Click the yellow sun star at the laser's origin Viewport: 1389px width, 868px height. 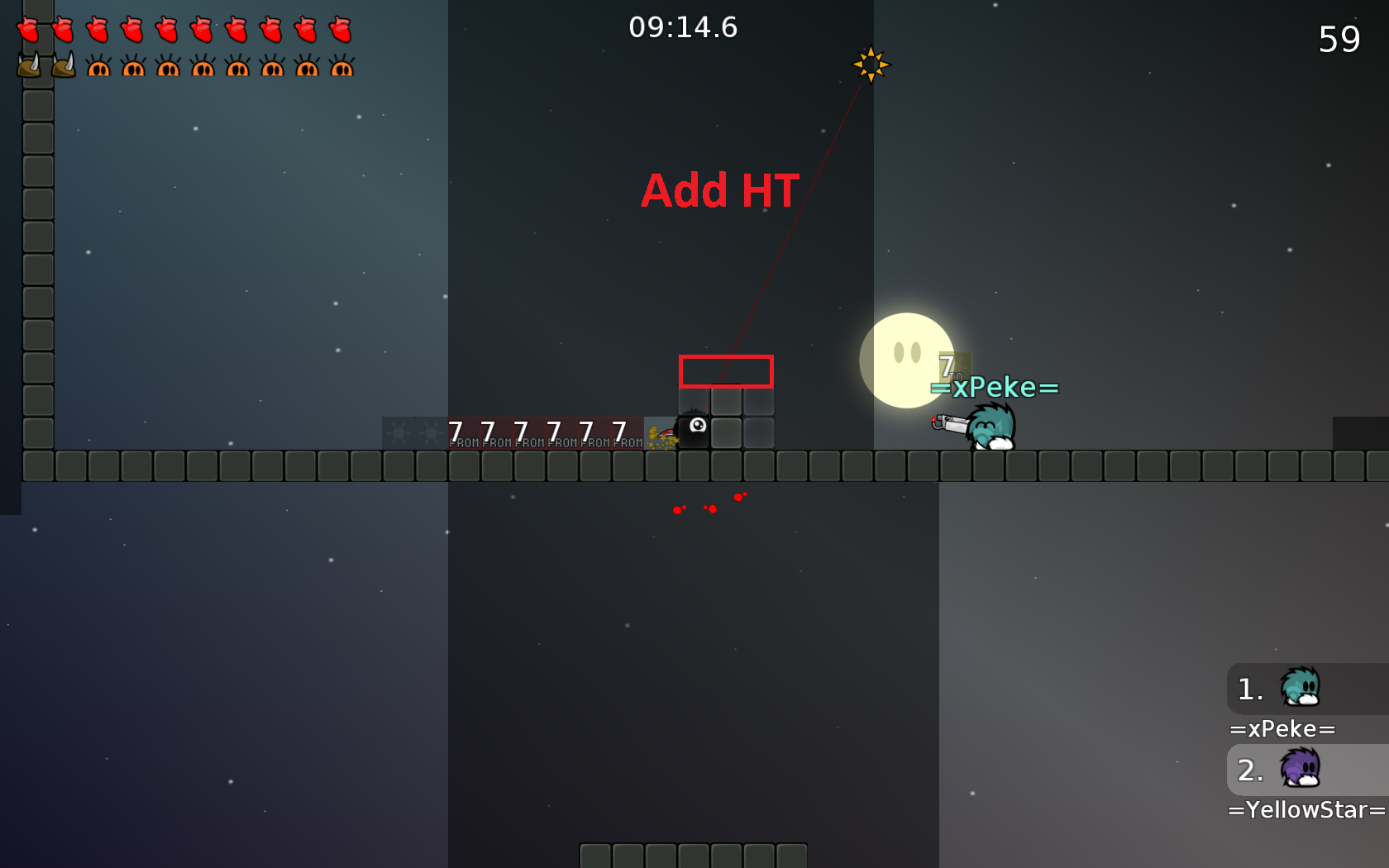[872, 64]
